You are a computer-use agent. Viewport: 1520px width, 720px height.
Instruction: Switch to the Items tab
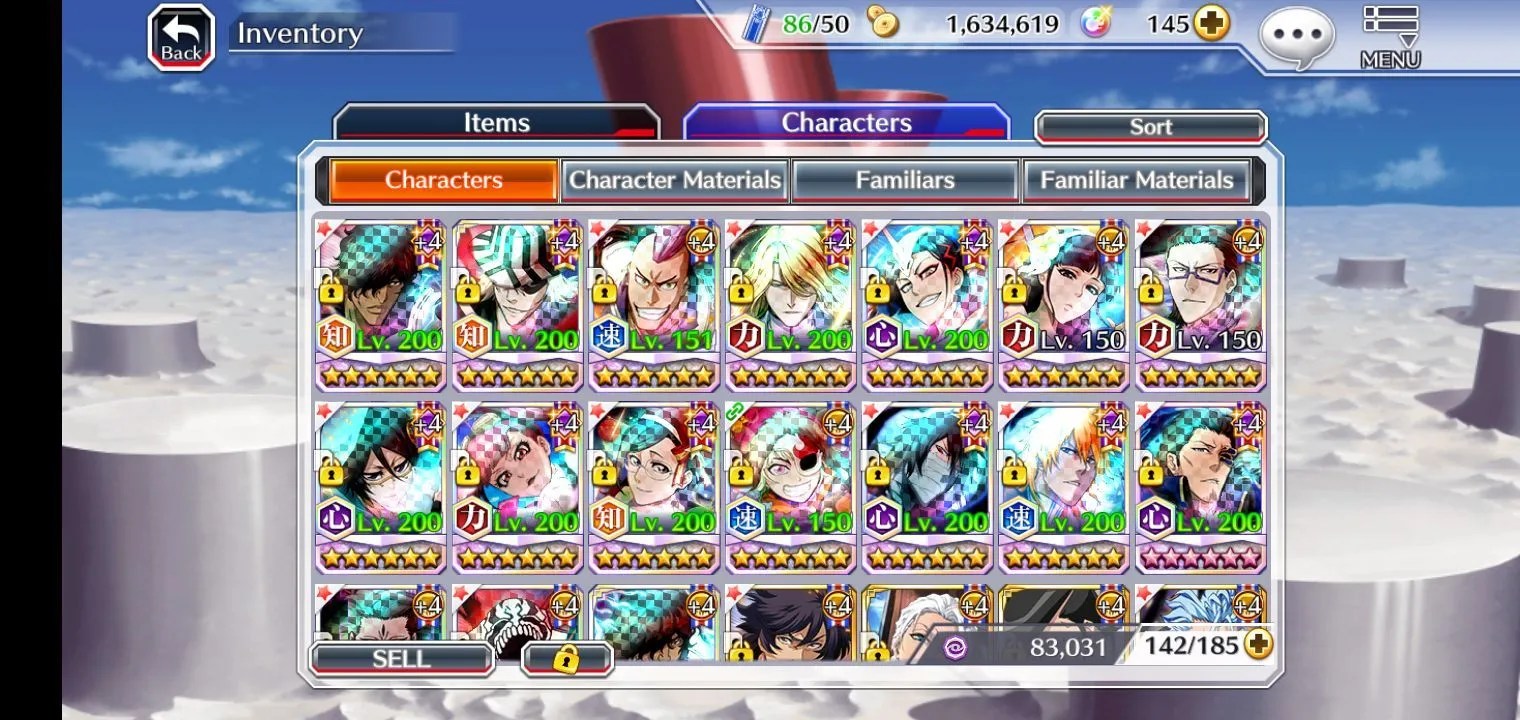point(496,123)
